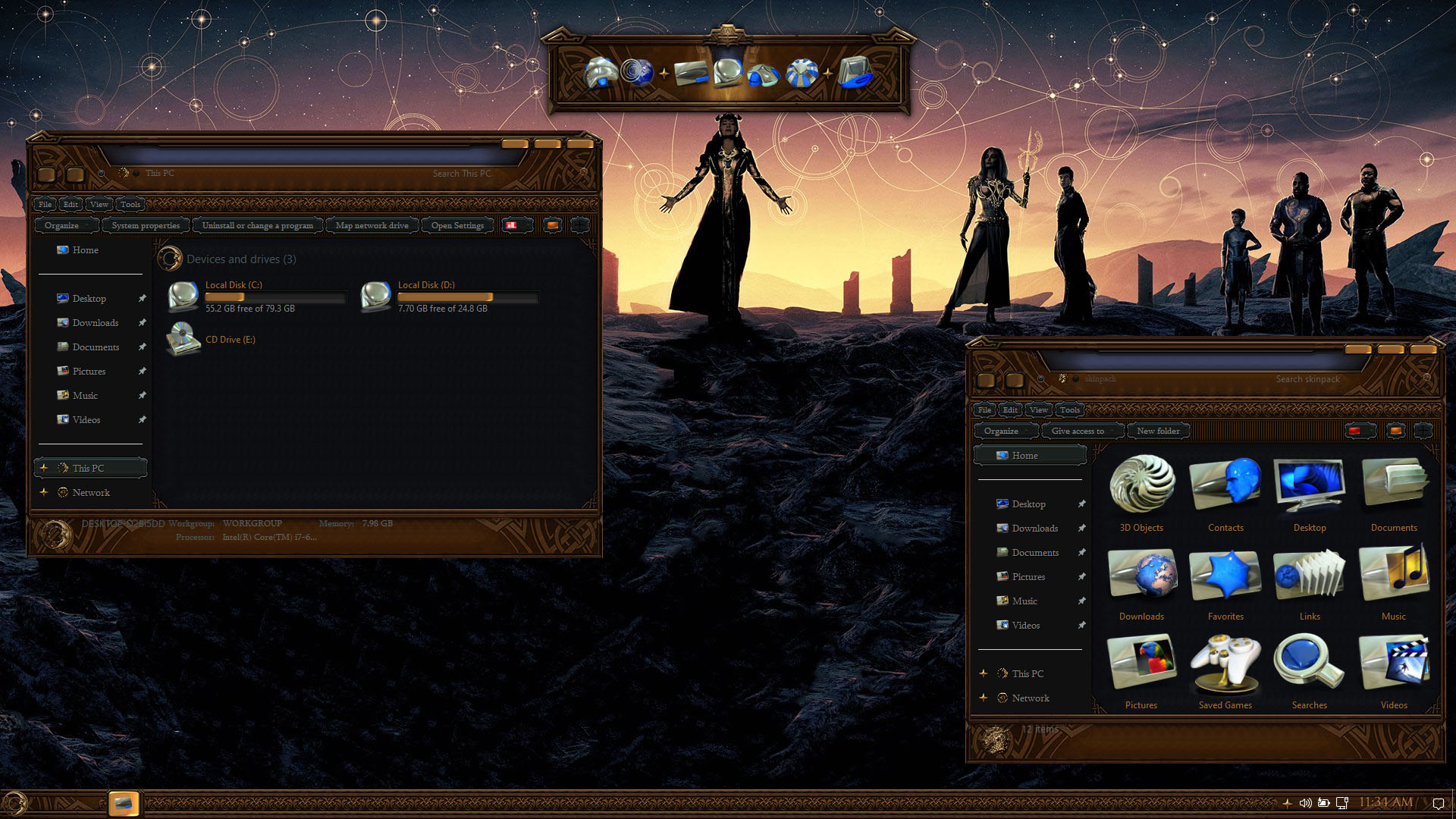Select Map network drive
This screenshot has height=819, width=1456.
pos(372,225)
